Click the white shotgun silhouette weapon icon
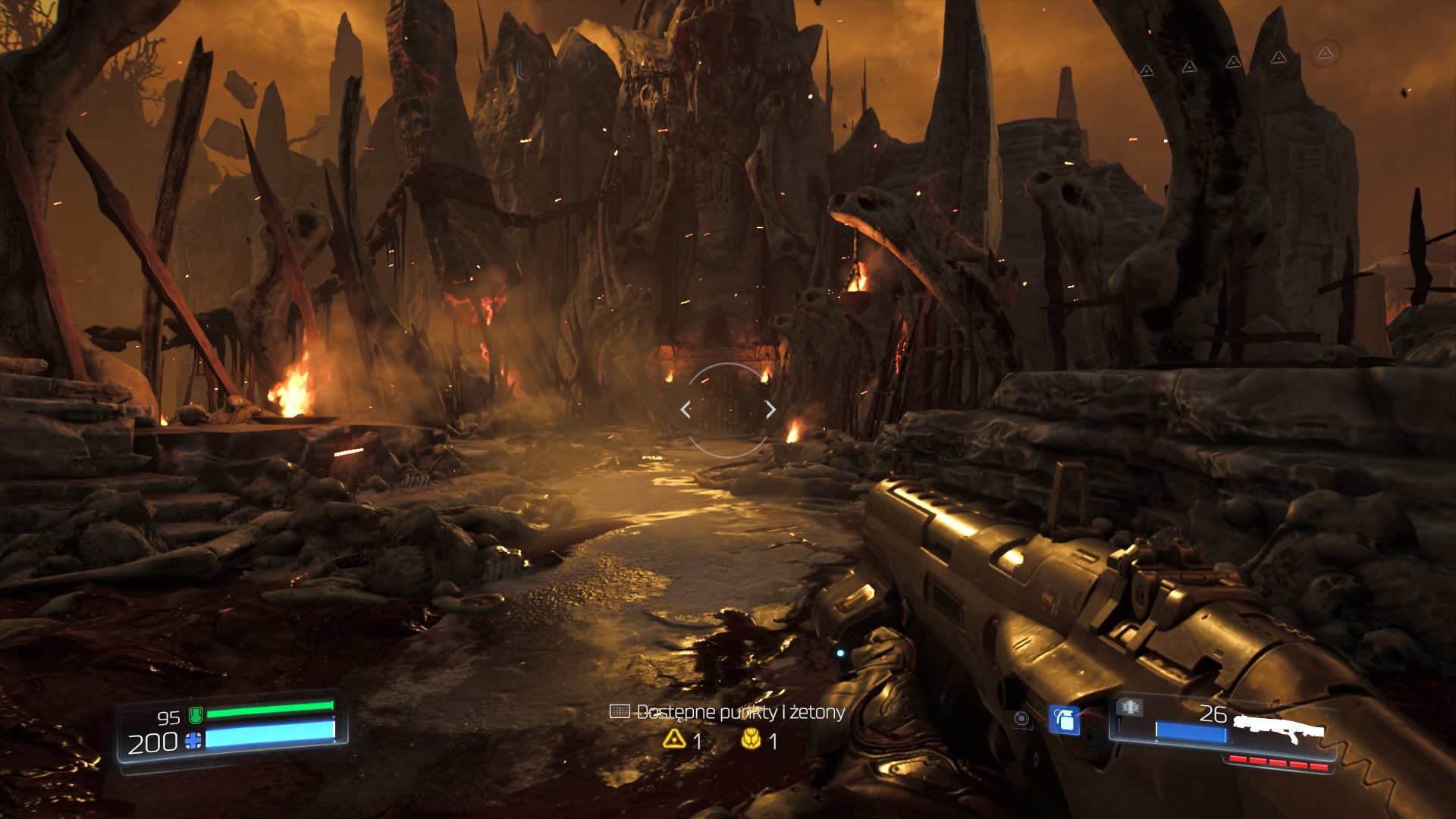Viewport: 1456px width, 819px height. coord(1279,729)
